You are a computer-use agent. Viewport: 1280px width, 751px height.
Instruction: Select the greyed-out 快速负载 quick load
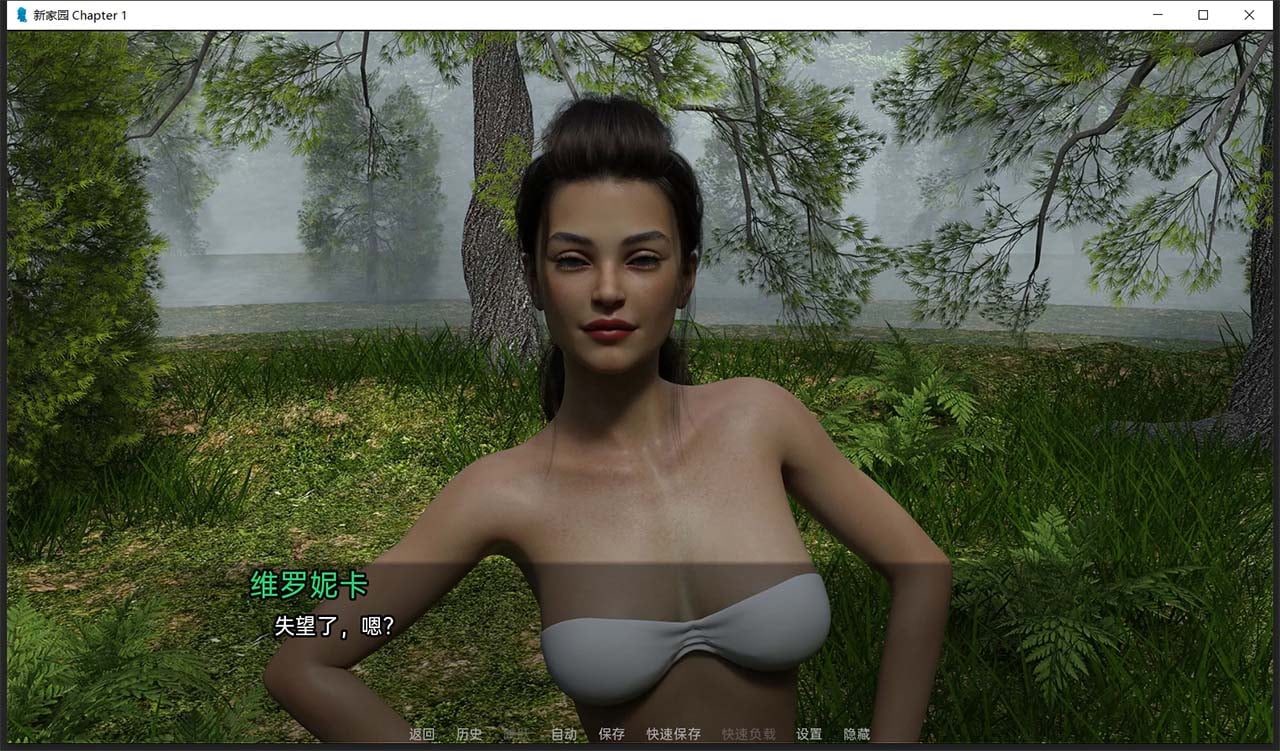pos(748,734)
